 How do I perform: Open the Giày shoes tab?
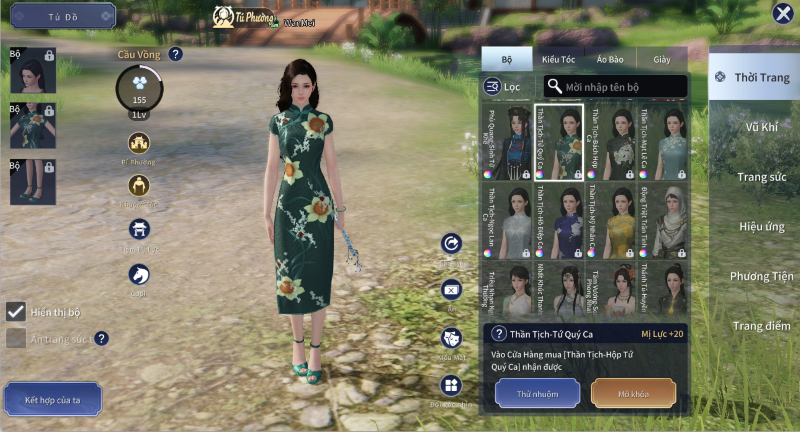click(662, 59)
